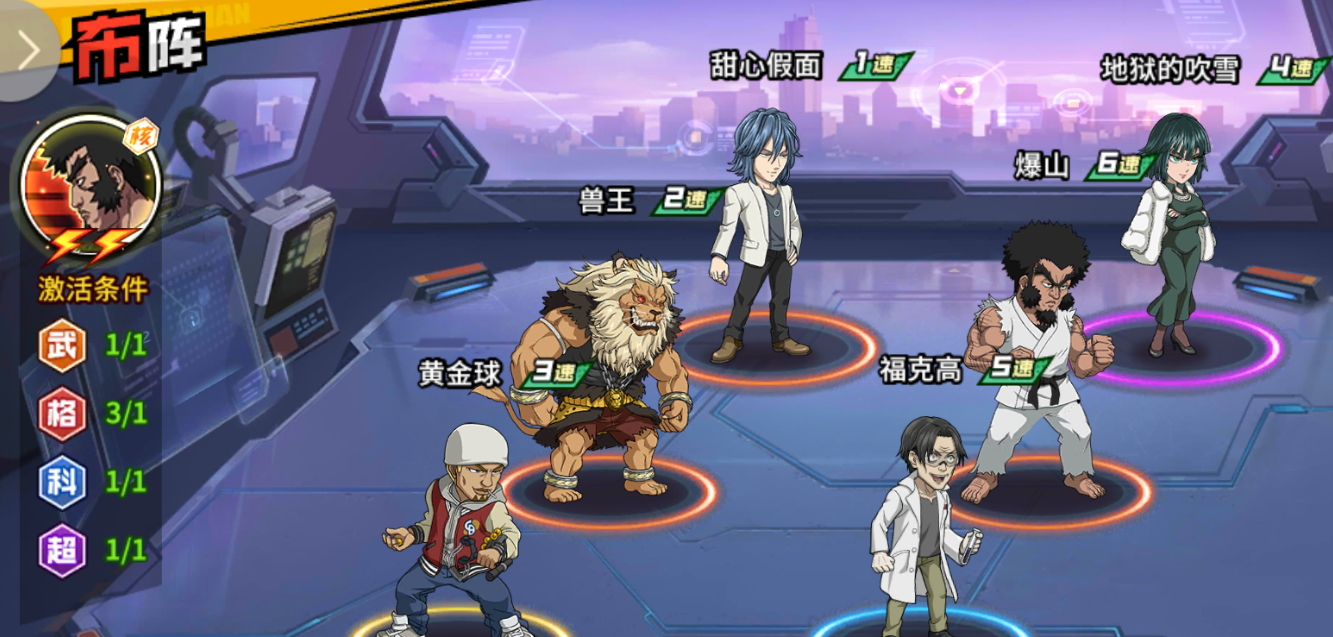
Task: Tap the blue 科 condition icon
Action: 62,482
